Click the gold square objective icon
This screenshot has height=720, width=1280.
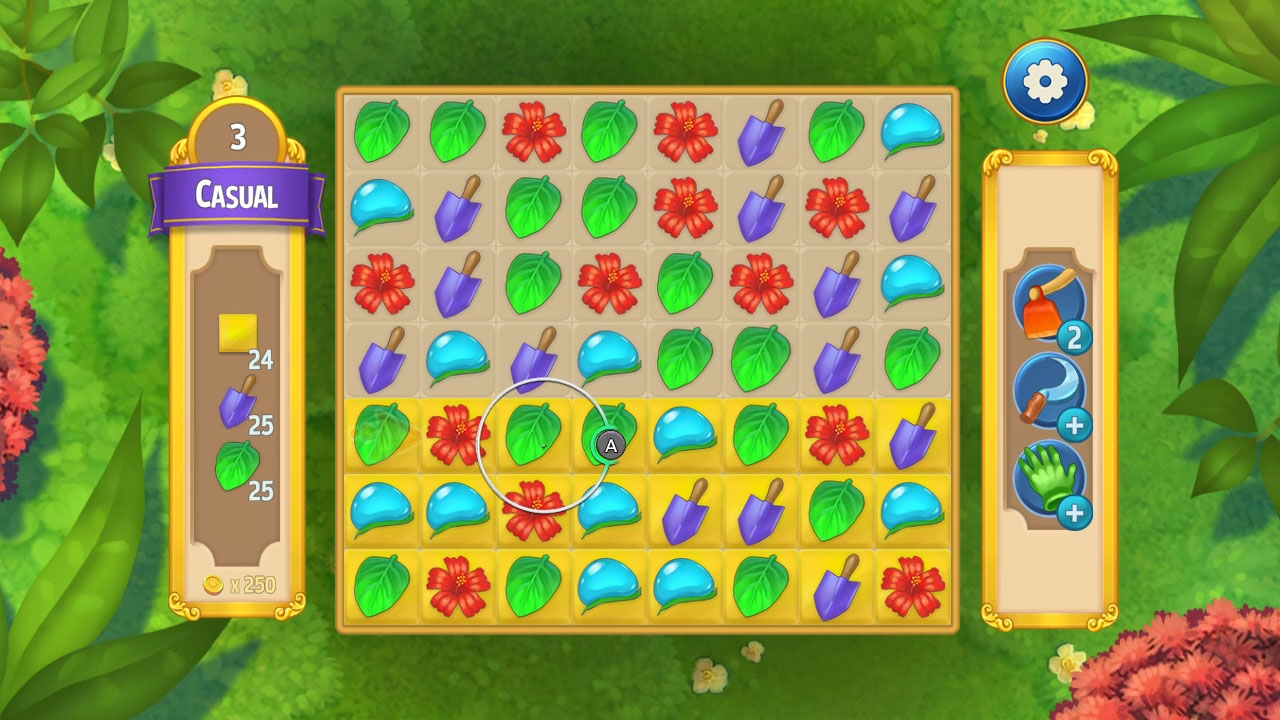pyautogui.click(x=237, y=334)
